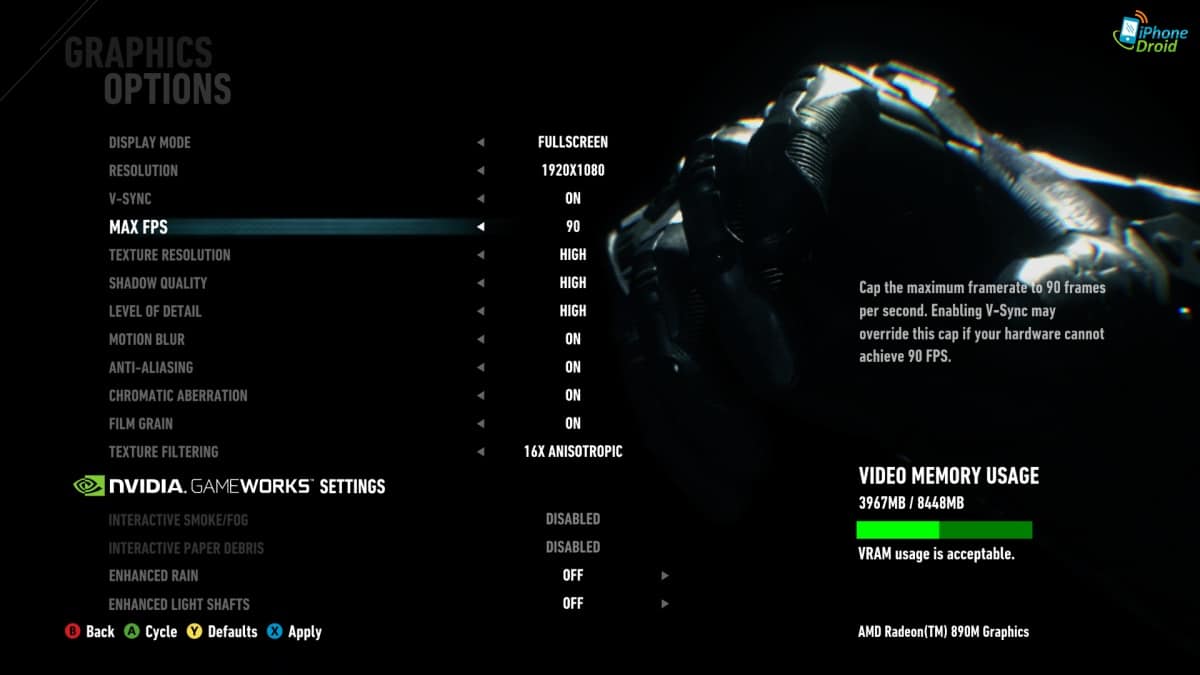This screenshot has height=675, width=1200.
Task: Click the right arrow next to Enhanced Light Shafts
Action: click(x=664, y=604)
